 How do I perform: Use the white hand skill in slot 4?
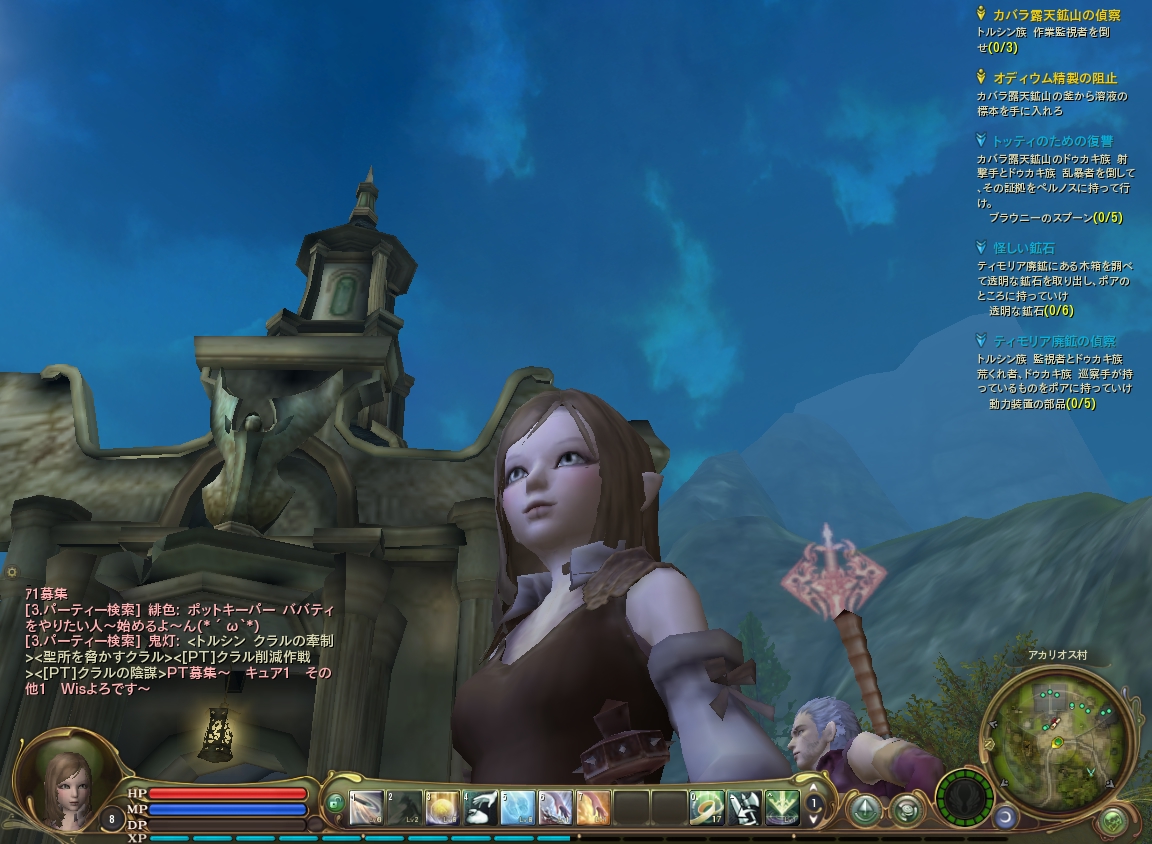pos(480,807)
